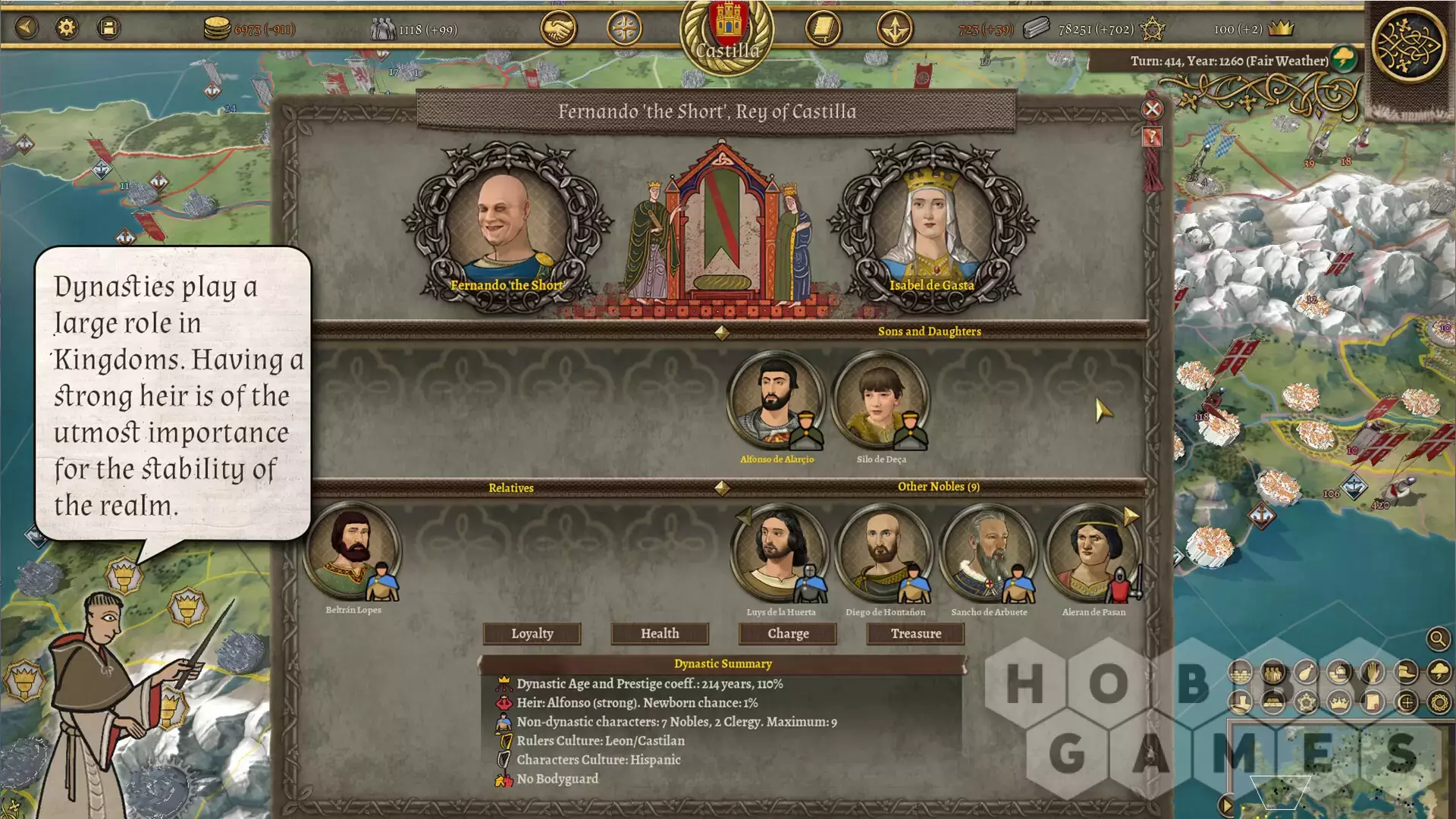This screenshot has height=819, width=1456.
Task: Select Silo de Deça portrait
Action: pyautogui.click(x=880, y=400)
